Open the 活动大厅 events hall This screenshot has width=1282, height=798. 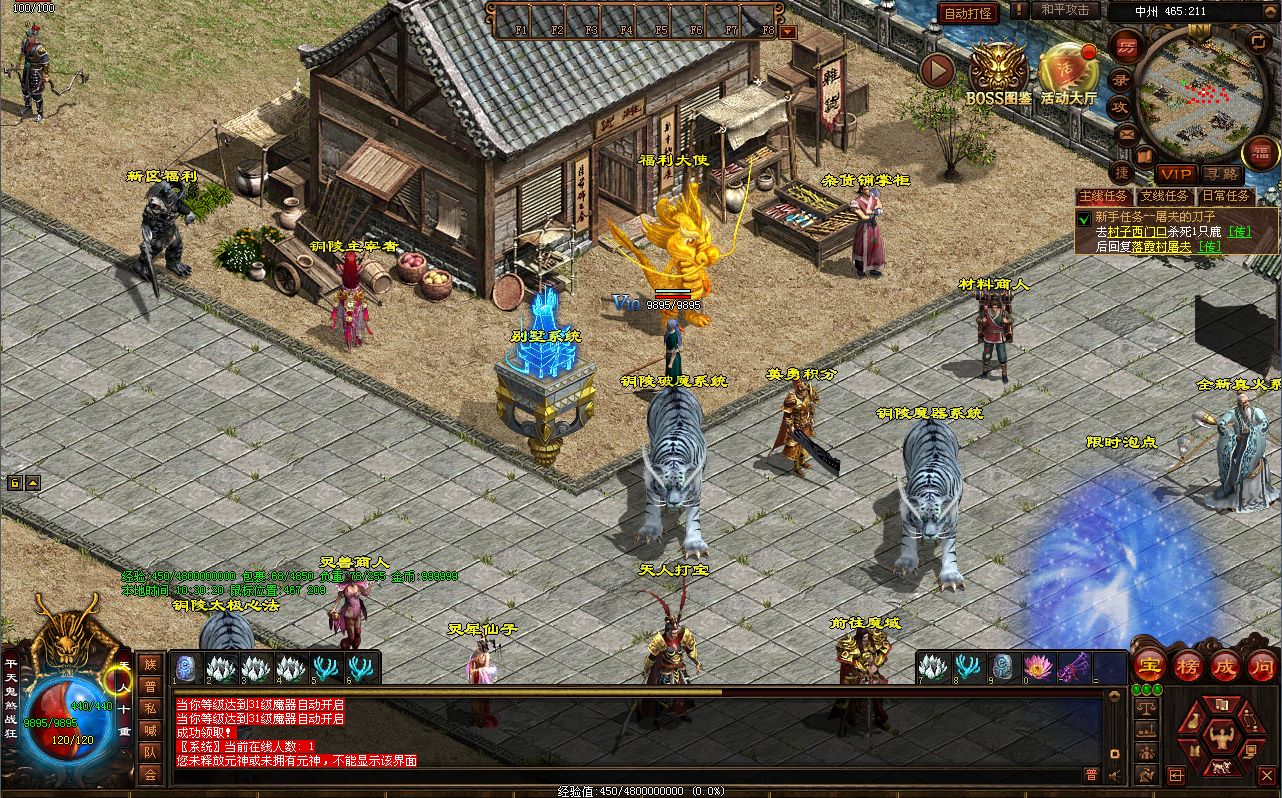click(x=1068, y=70)
